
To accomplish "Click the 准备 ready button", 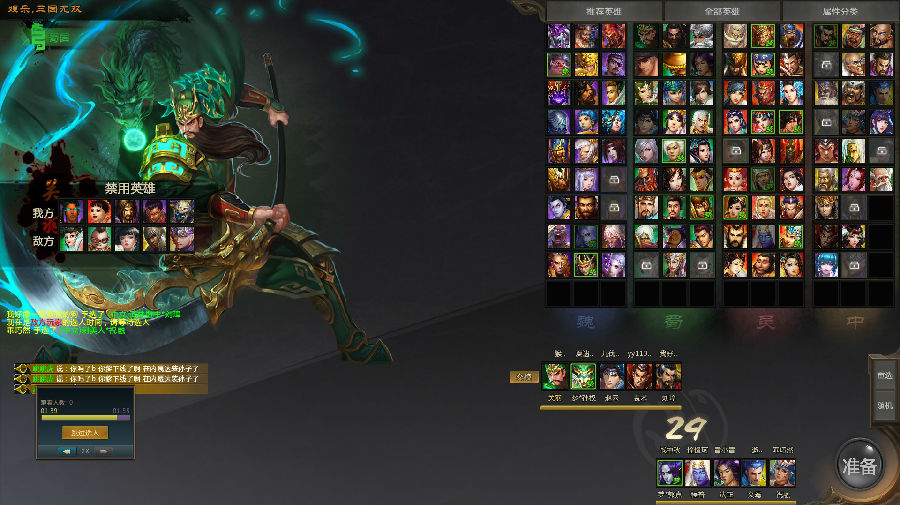I will coord(859,466).
